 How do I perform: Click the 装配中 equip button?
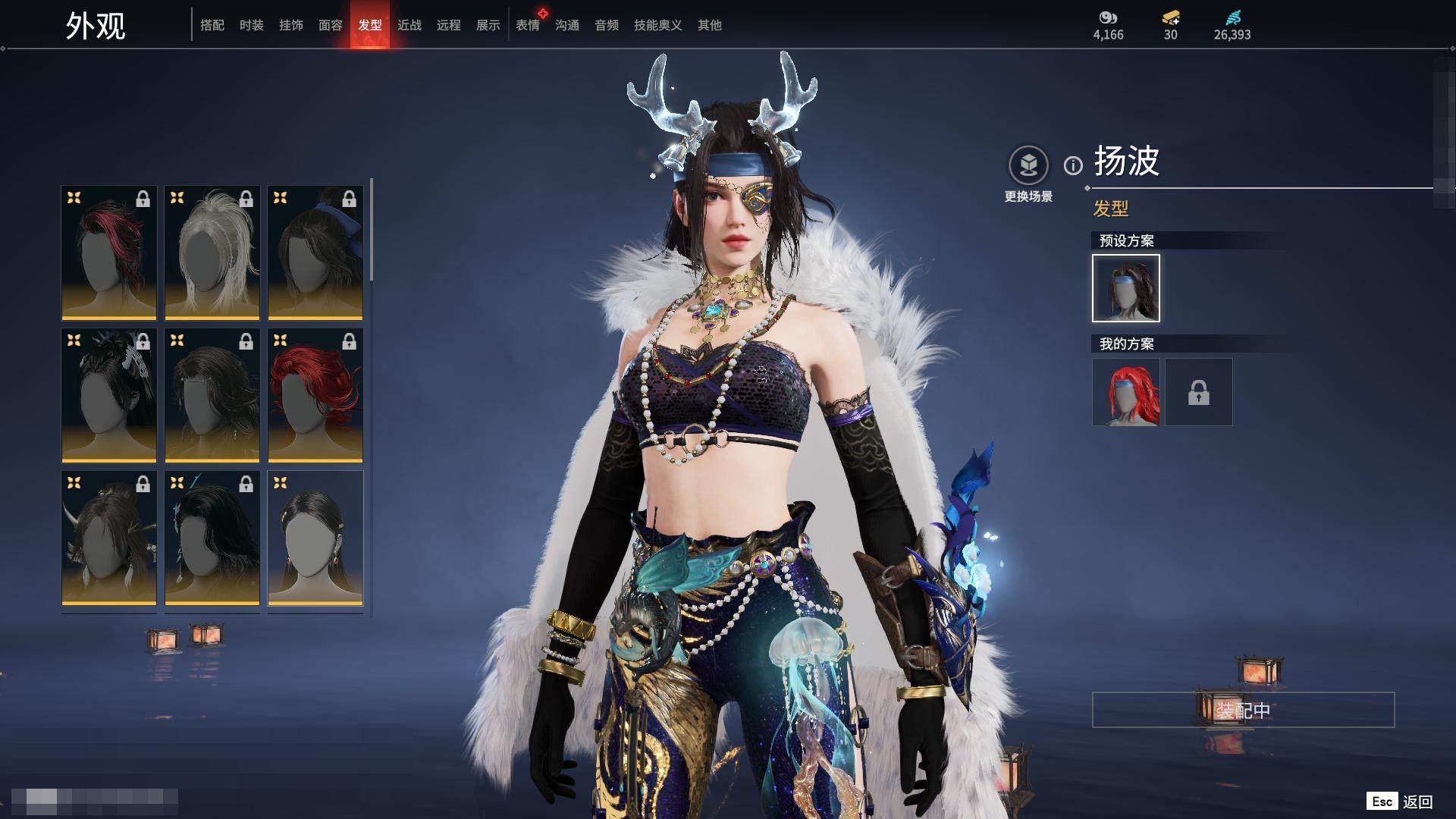[x=1243, y=710]
